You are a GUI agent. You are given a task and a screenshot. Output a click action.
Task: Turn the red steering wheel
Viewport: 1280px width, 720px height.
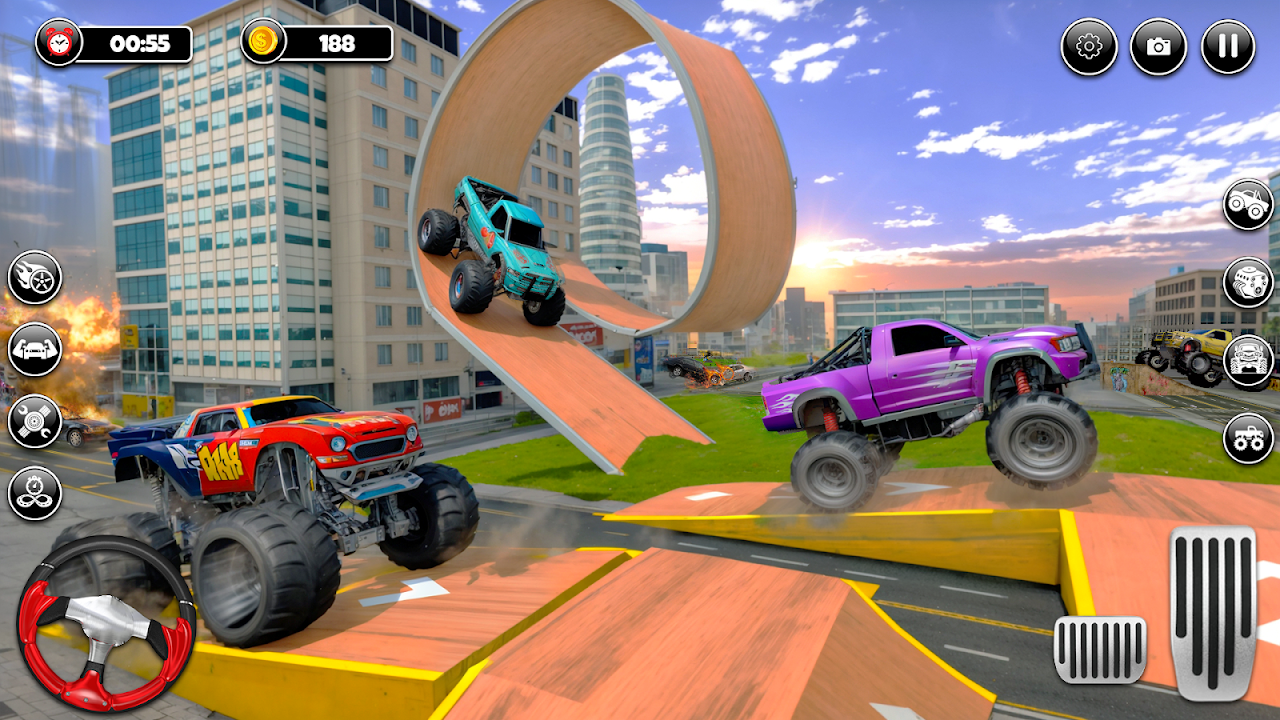pos(105,623)
